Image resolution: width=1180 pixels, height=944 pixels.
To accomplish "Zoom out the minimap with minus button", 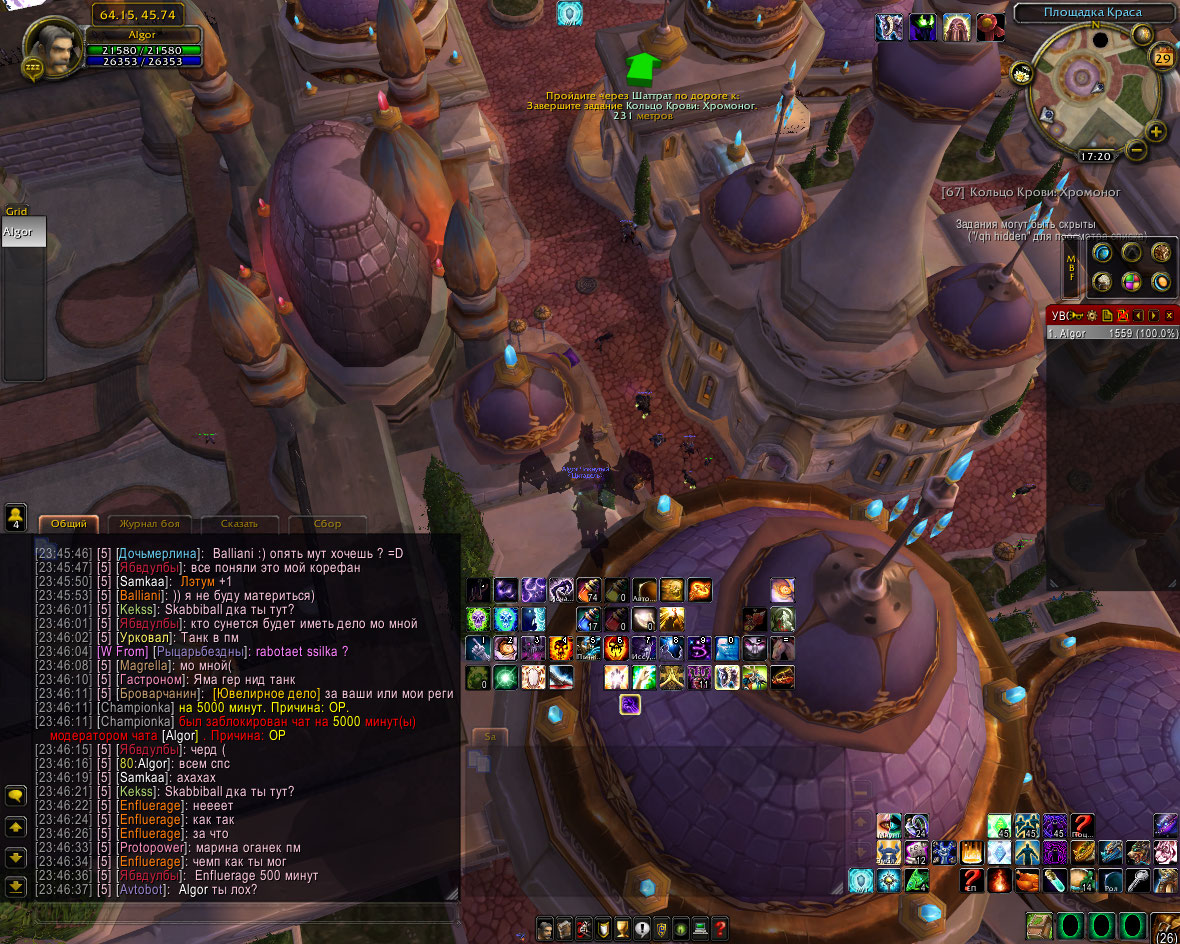I will pyautogui.click(x=1136, y=150).
